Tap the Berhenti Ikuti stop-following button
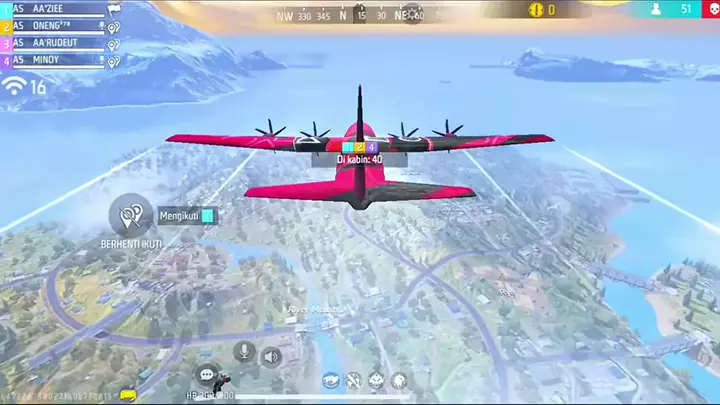720x405 pixels. pyautogui.click(x=130, y=215)
